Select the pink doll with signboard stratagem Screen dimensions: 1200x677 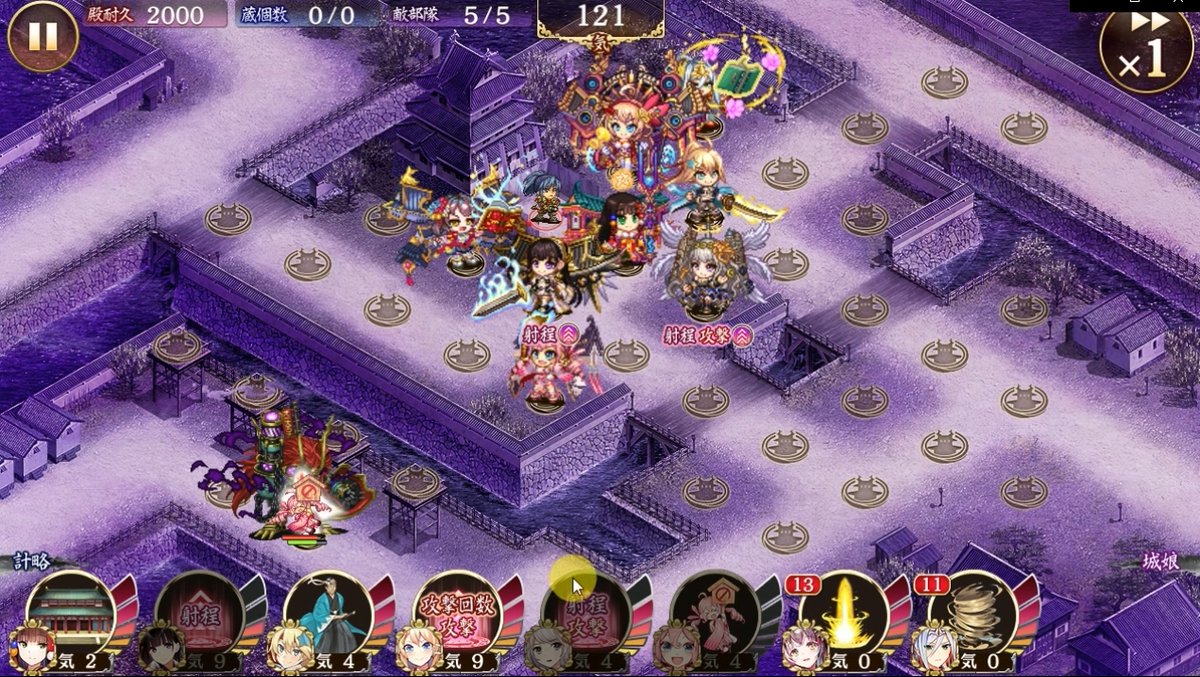(x=714, y=612)
